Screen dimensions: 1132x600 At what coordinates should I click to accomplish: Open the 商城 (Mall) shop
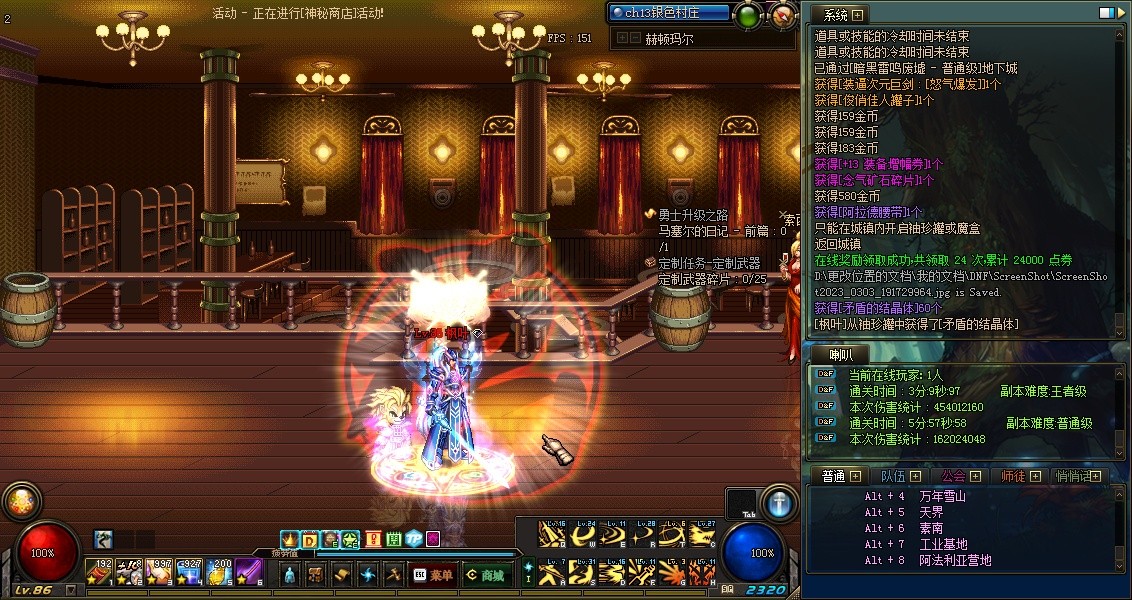(x=485, y=575)
